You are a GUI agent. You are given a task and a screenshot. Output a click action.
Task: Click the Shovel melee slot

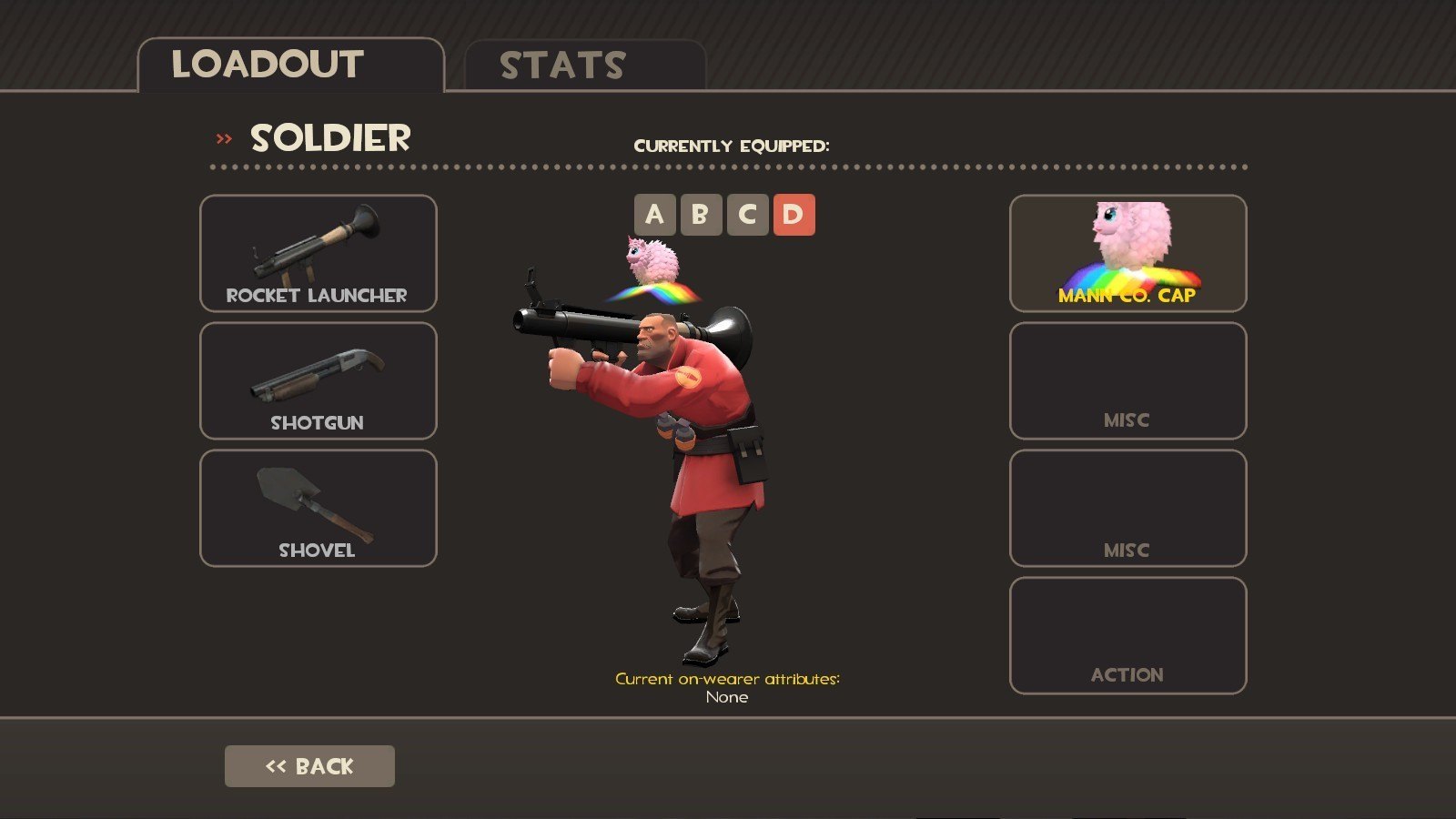(318, 508)
